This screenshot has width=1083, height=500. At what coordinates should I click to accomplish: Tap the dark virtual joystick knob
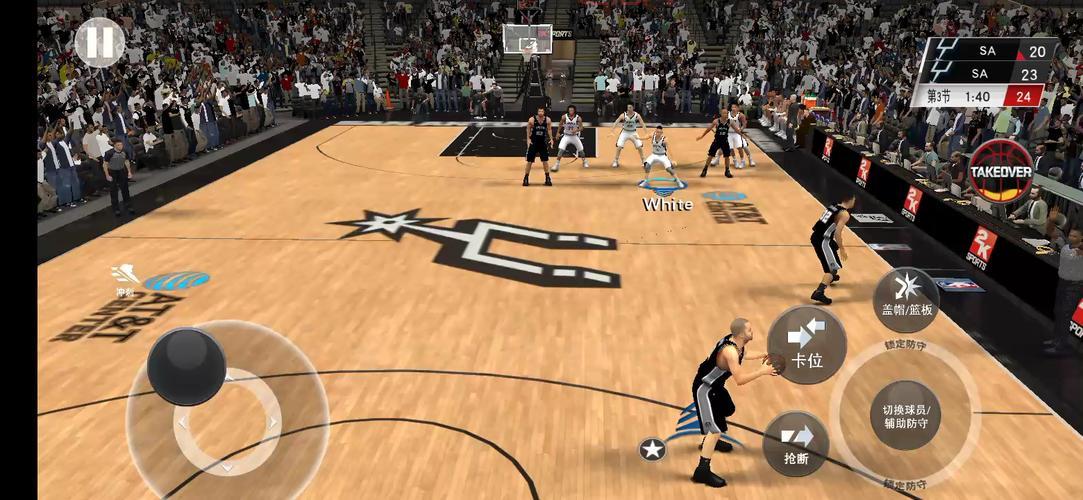tap(186, 366)
